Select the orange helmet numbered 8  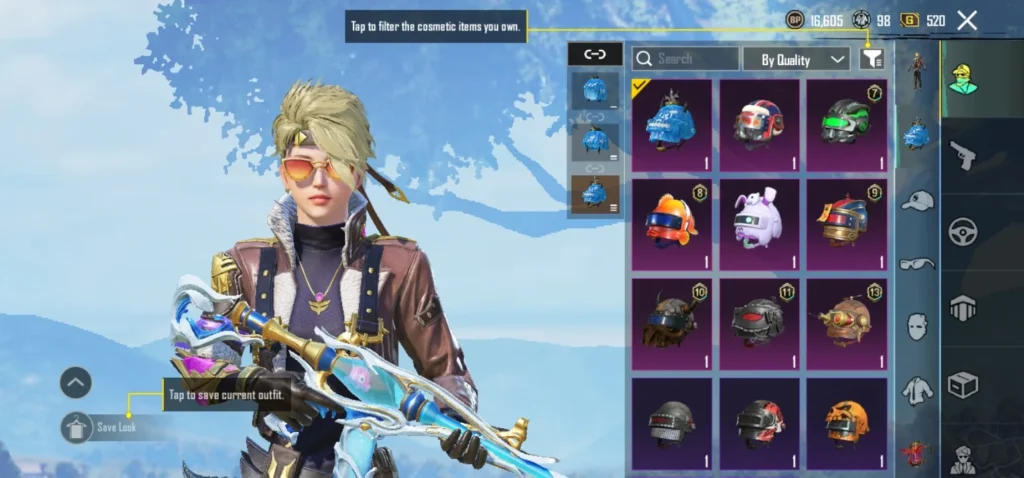672,223
